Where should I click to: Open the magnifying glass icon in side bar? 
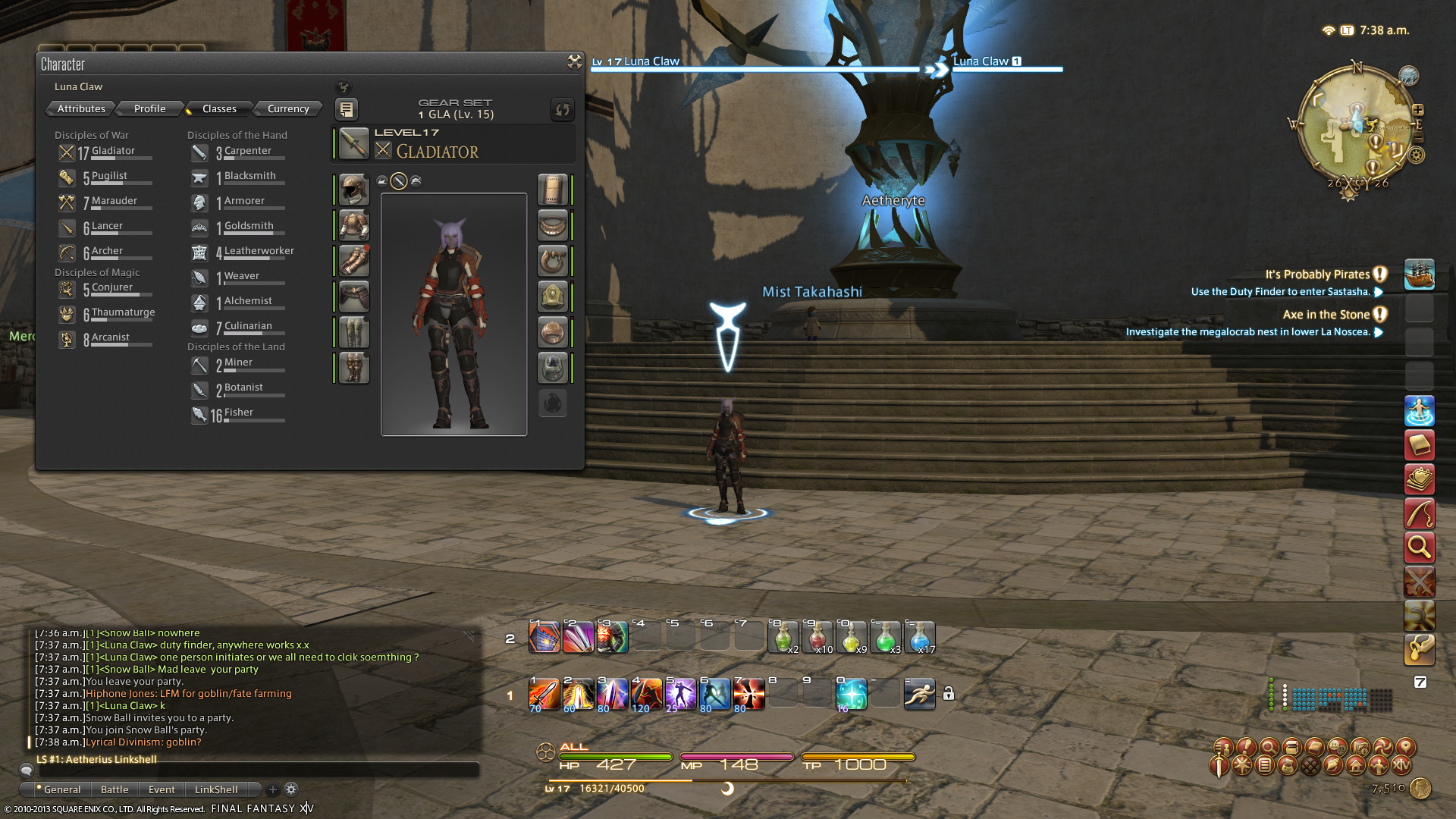click(1419, 547)
